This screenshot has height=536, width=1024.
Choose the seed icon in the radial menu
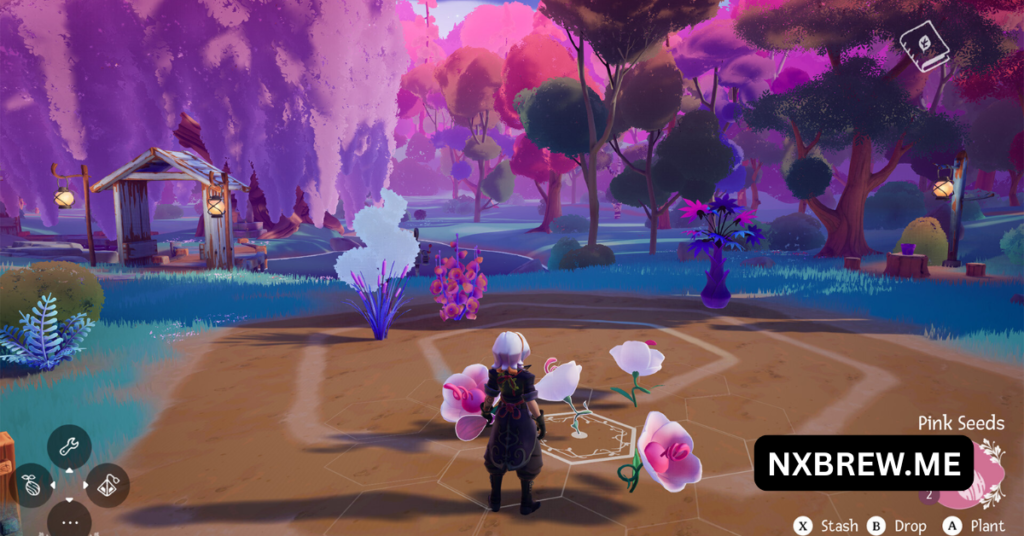click(x=33, y=485)
